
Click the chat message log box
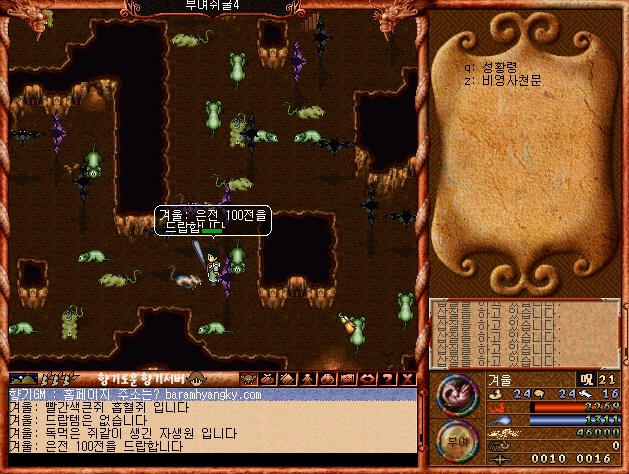[210, 427]
